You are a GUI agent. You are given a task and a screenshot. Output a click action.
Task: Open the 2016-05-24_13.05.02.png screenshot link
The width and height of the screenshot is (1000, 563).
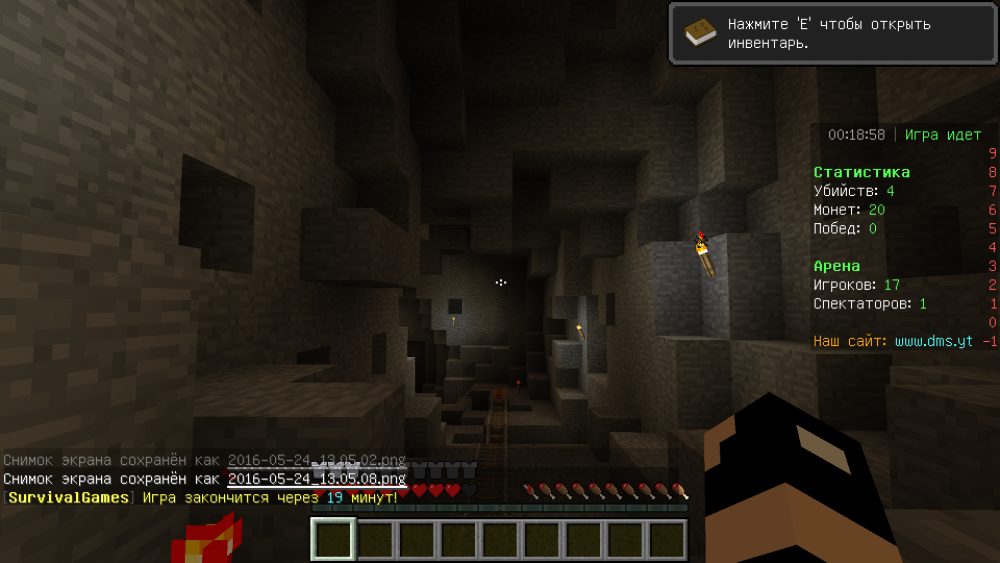click(x=316, y=460)
